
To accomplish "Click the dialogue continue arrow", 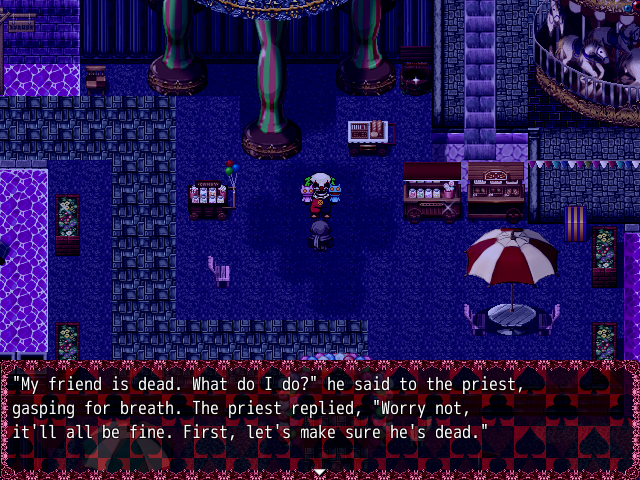I will click(x=319, y=471).
